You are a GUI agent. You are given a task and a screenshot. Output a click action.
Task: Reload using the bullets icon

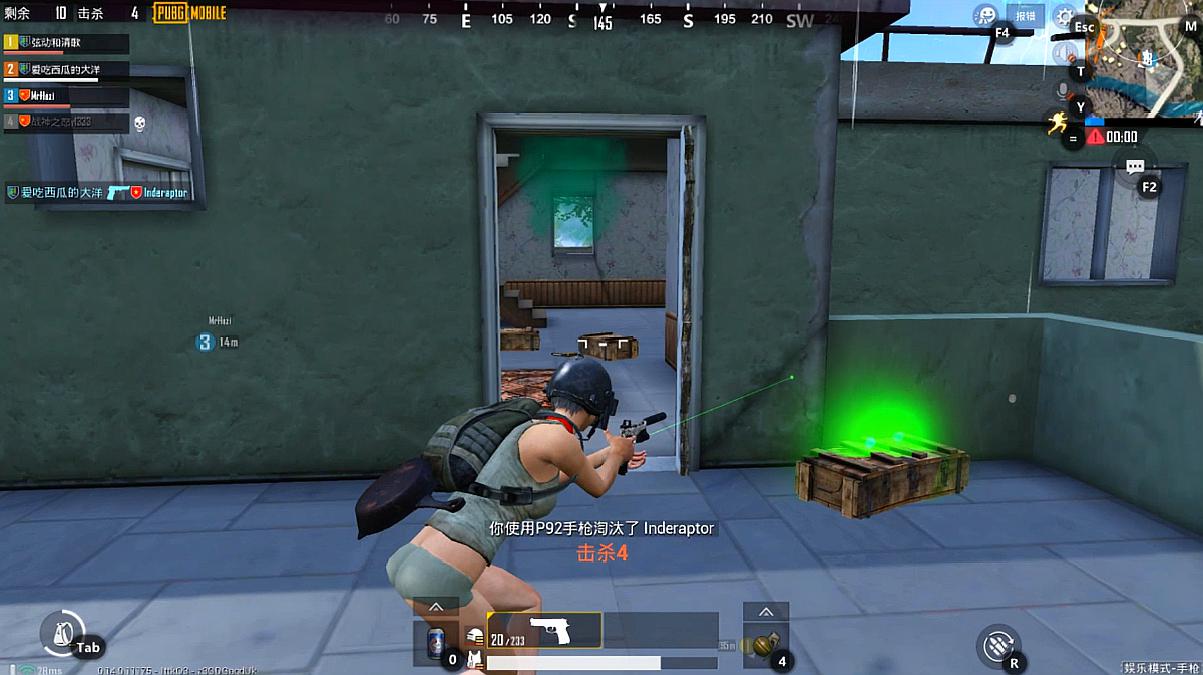coord(997,644)
